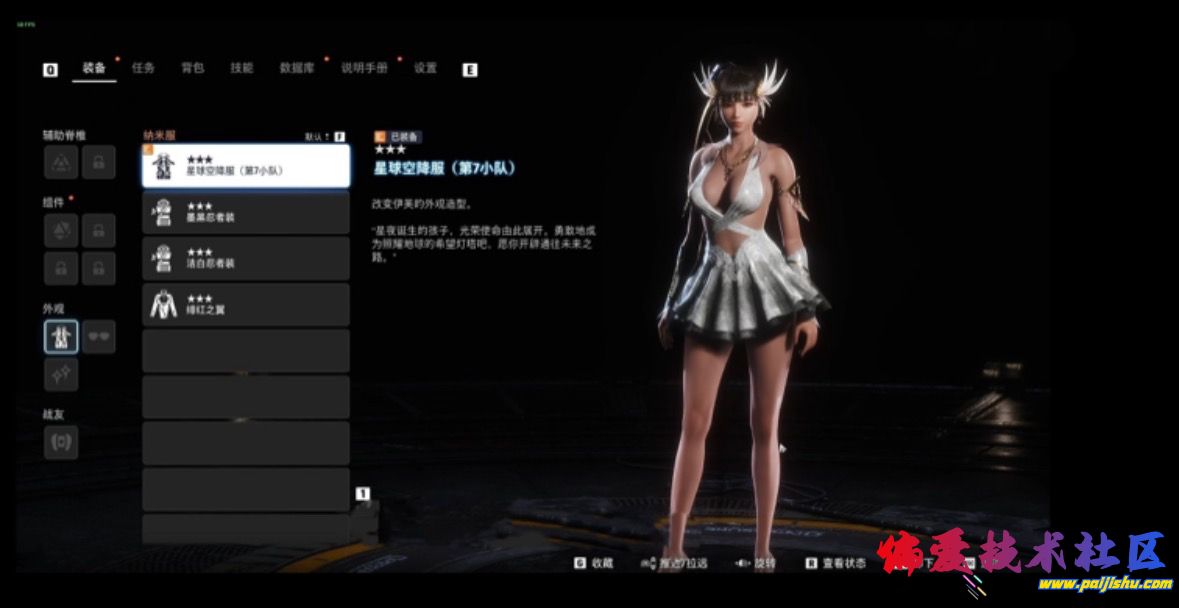Select the 装备 (Equipment) tab
Screen dimensions: 1179x608
(94, 68)
